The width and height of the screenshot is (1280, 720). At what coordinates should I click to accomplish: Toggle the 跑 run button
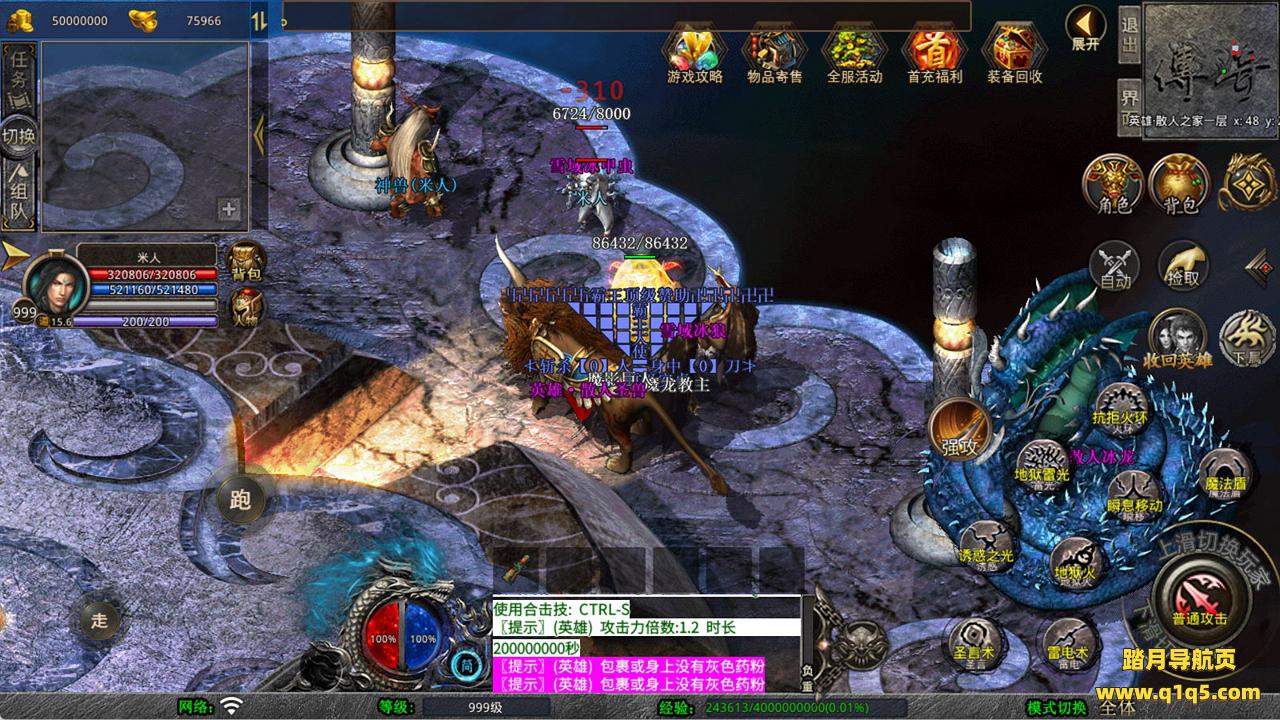(241, 499)
